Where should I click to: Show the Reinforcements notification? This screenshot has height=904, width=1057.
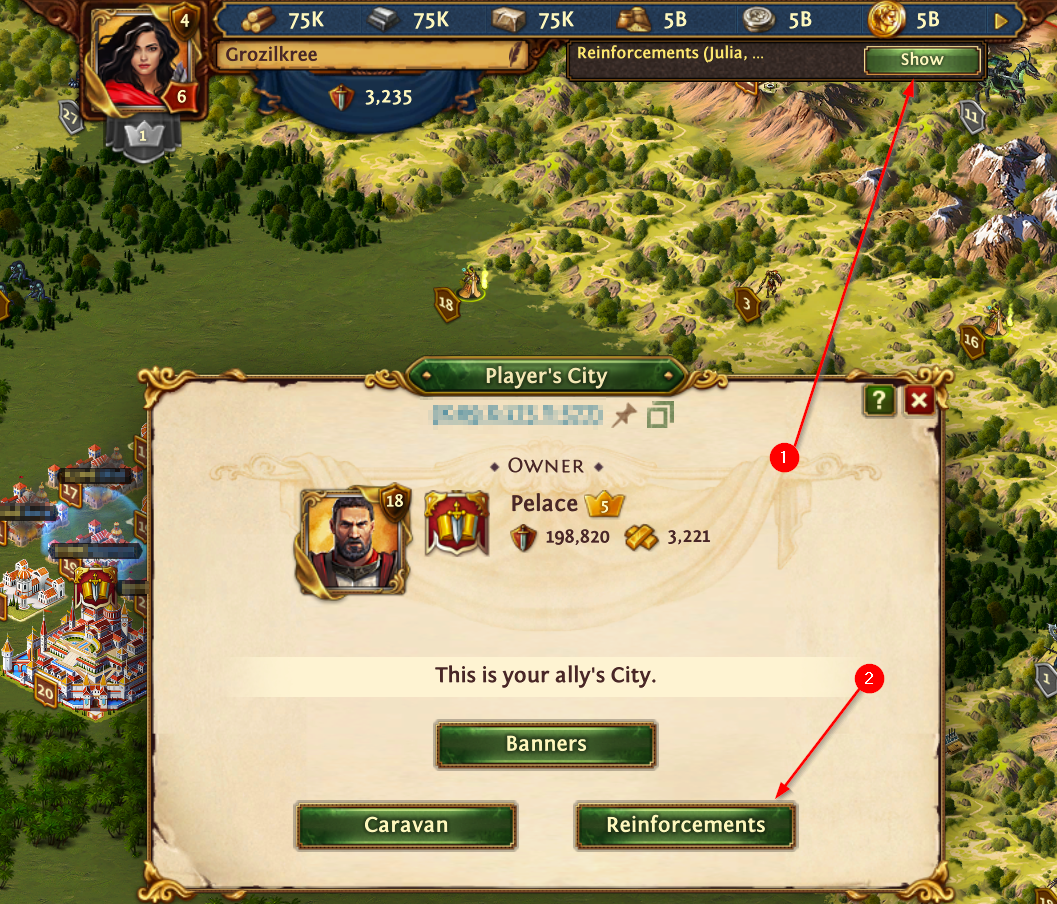pyautogui.click(x=921, y=60)
